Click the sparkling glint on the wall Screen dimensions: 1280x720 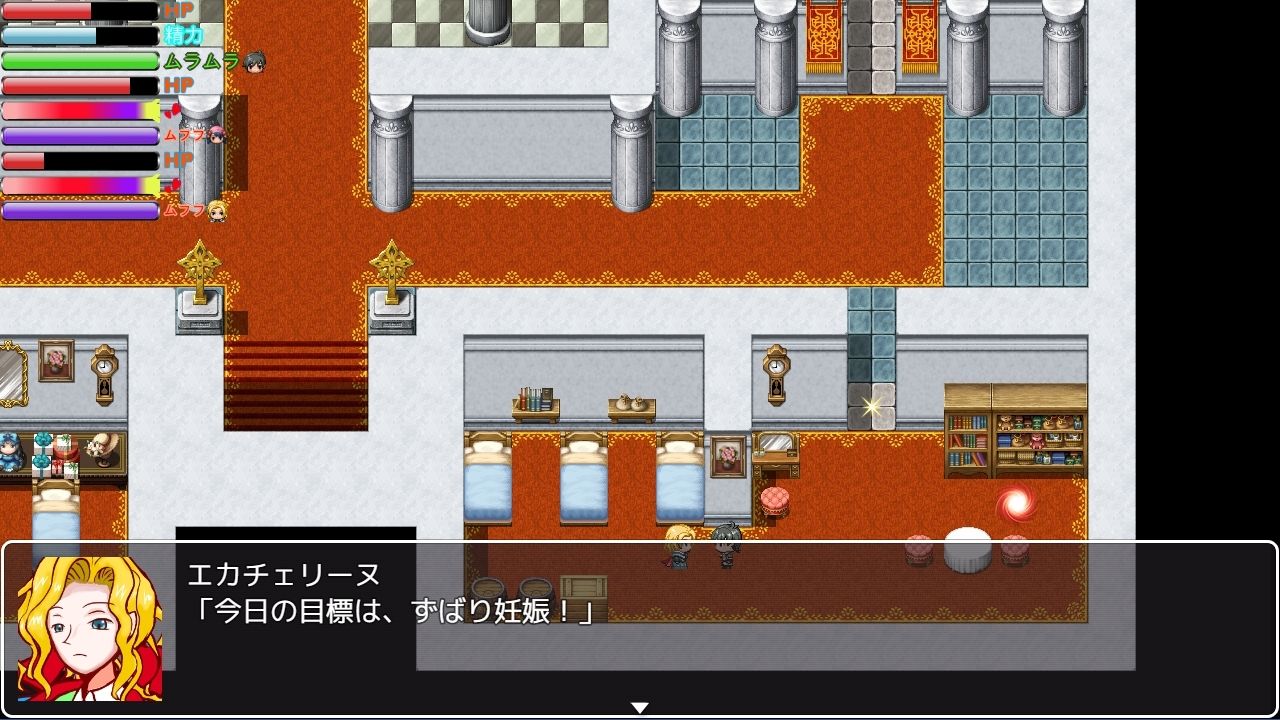[x=869, y=404]
